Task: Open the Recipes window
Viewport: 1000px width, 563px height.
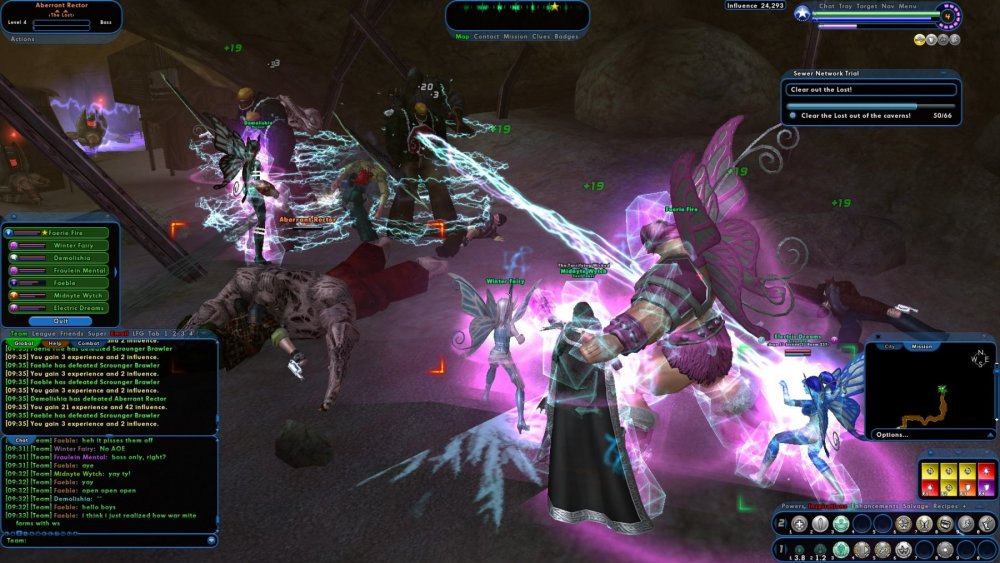Action: (949, 508)
